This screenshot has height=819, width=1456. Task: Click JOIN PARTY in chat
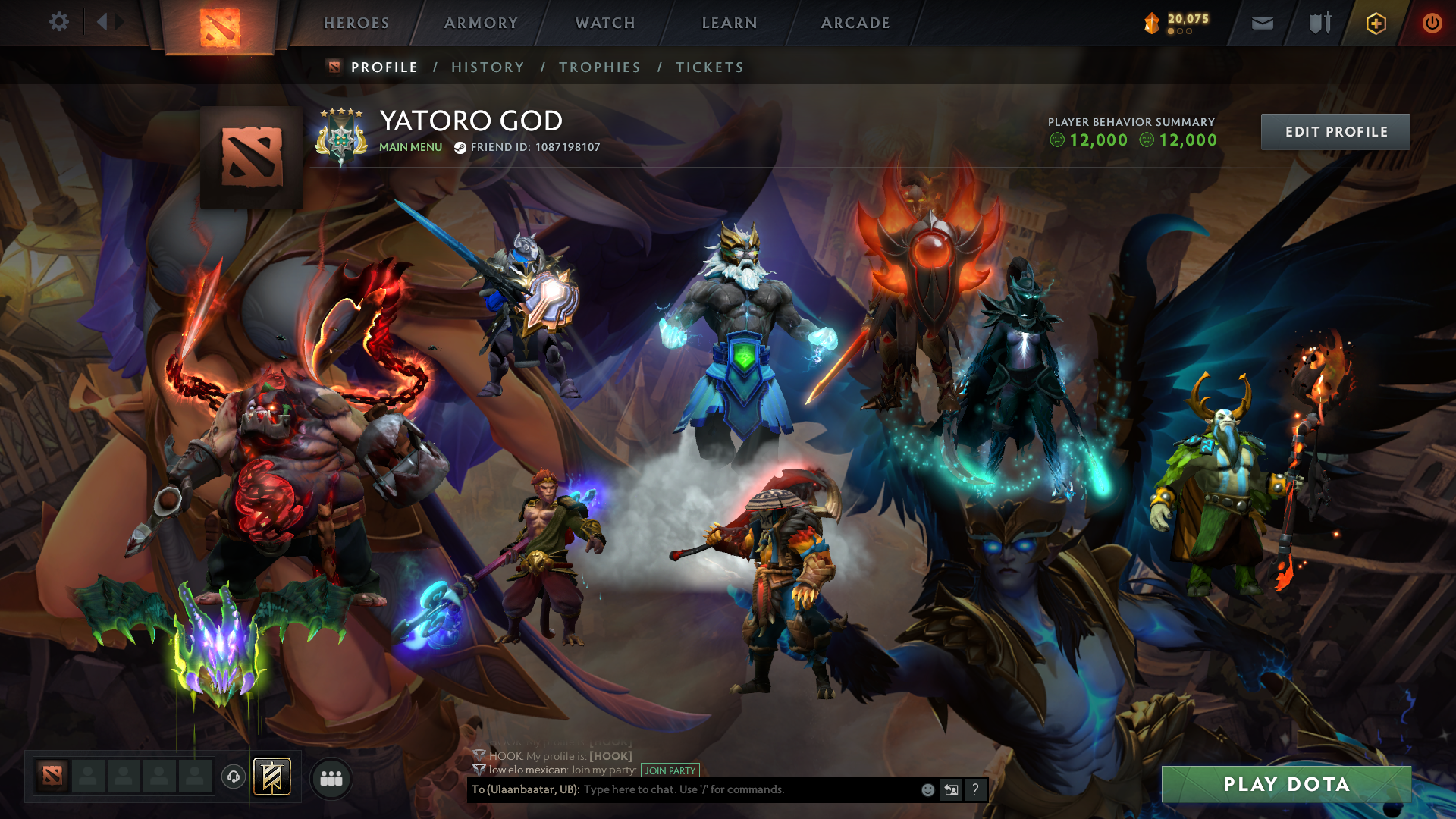[670, 771]
